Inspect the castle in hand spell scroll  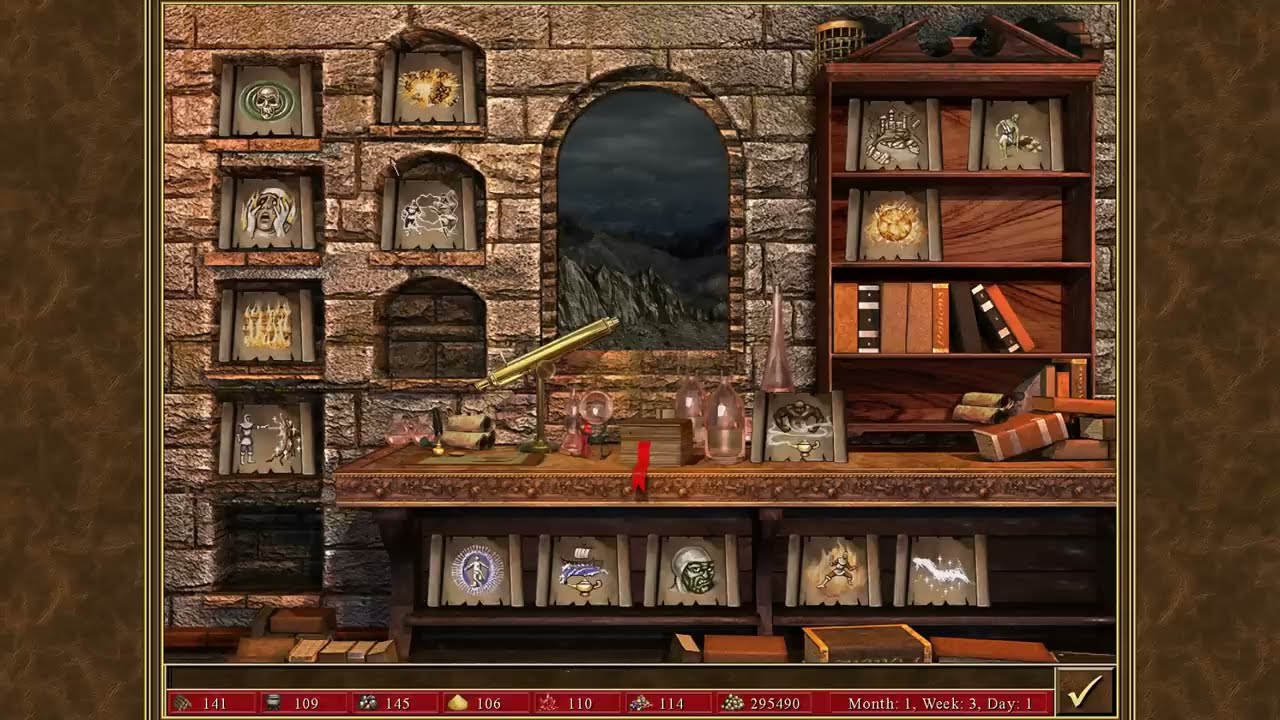(893, 135)
